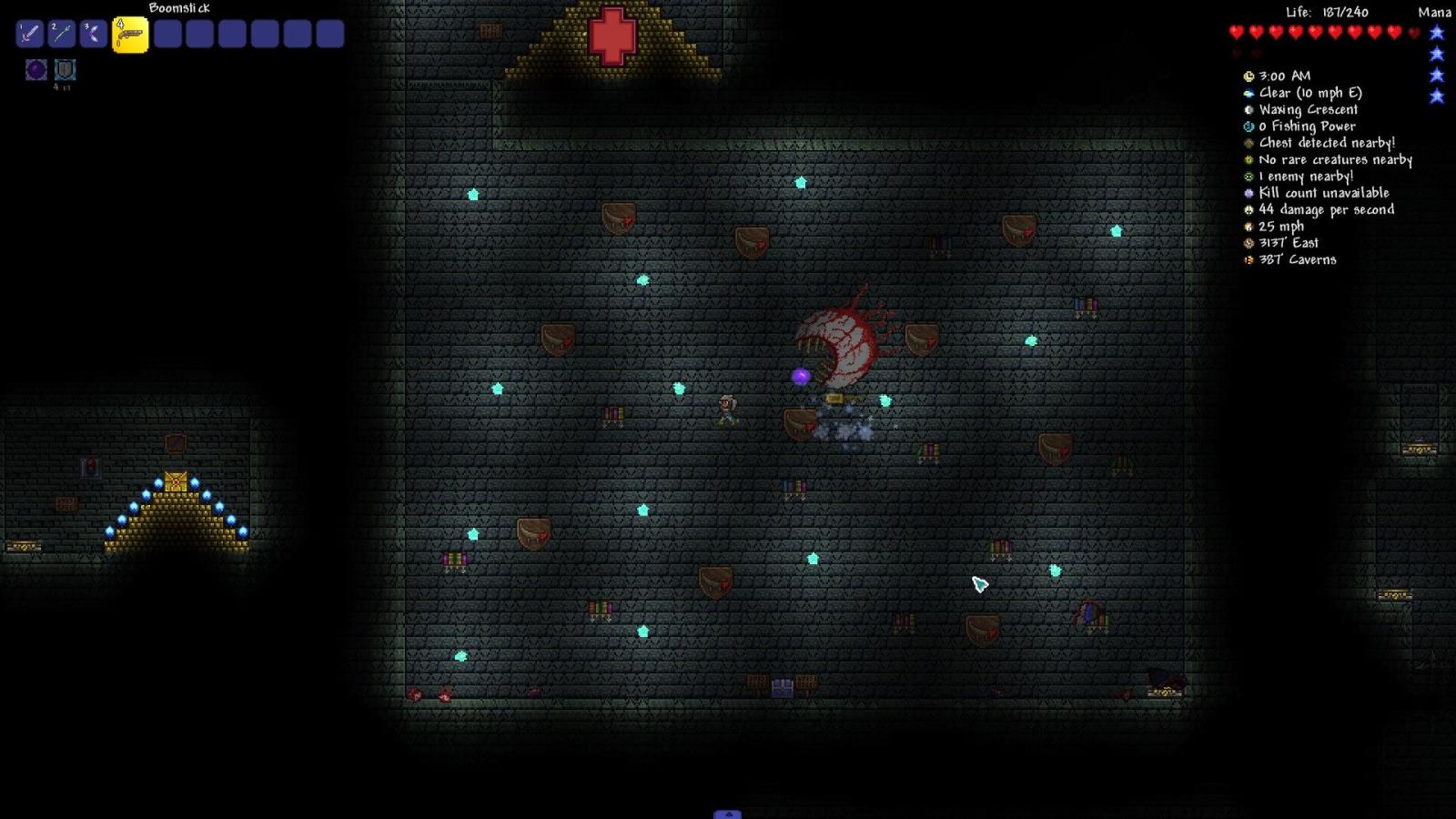This screenshot has width=1456, height=819.
Task: Select the sword in hotbar slot 1
Action: 28,34
